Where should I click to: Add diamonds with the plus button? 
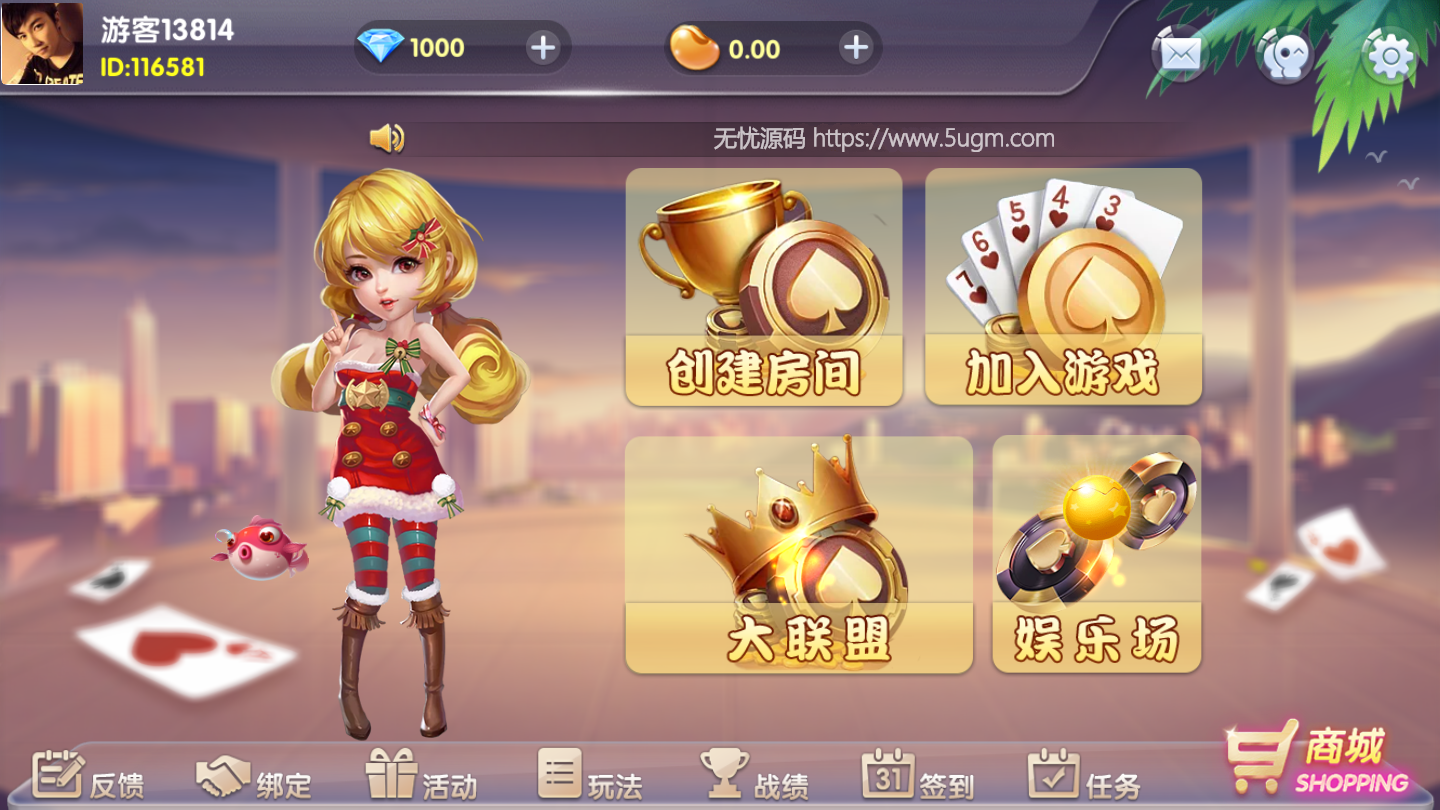pos(541,47)
